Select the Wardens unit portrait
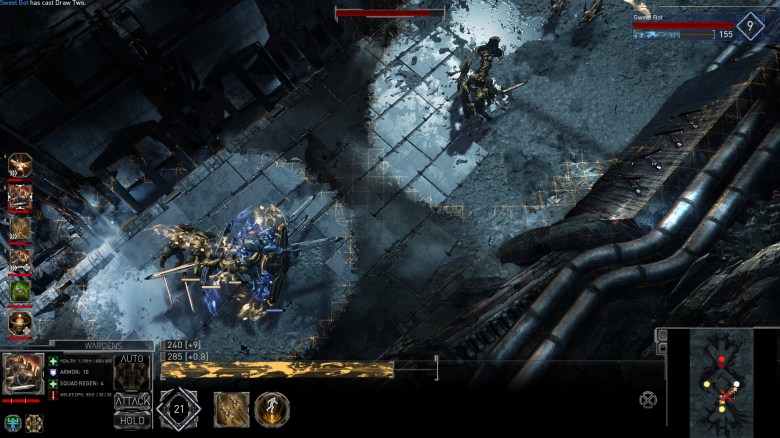This screenshot has width=780, height=438. 22,375
